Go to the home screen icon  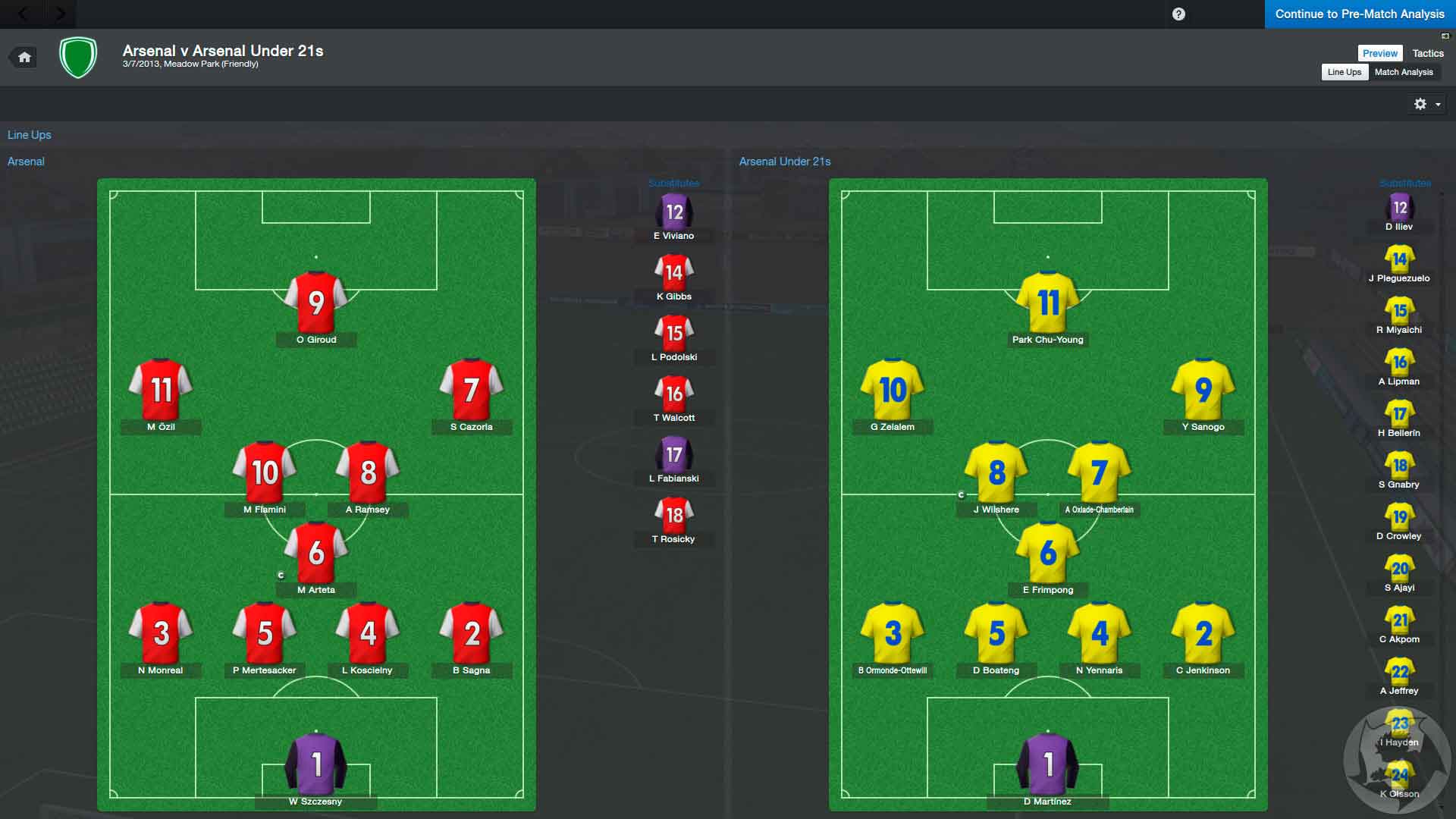click(x=25, y=58)
